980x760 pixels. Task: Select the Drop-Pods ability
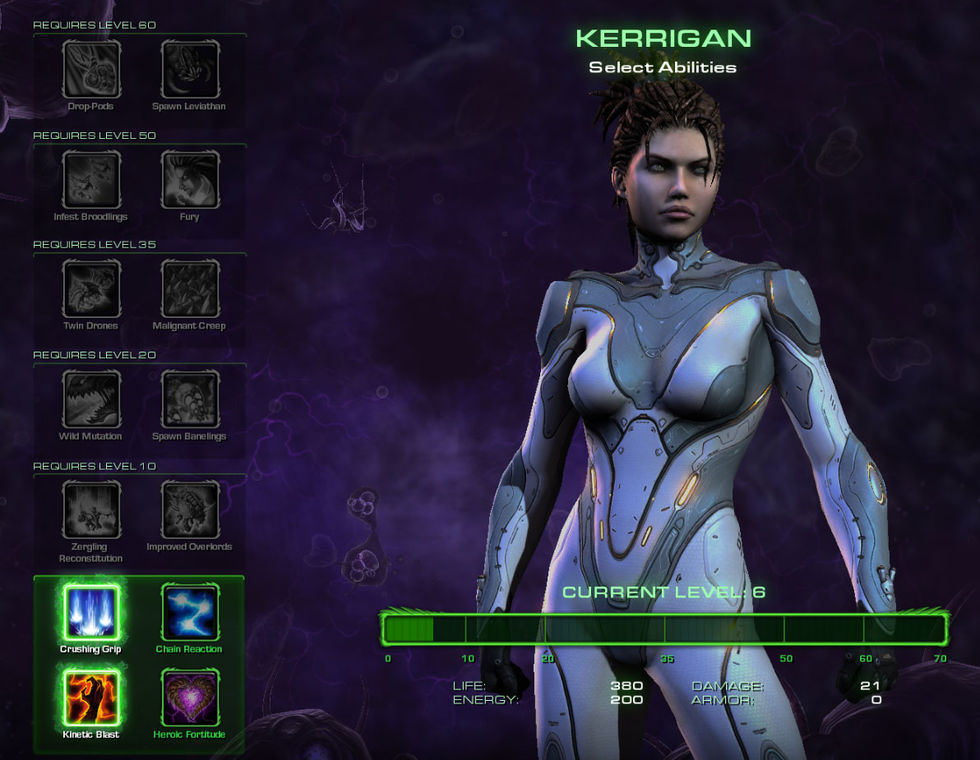[x=91, y=69]
